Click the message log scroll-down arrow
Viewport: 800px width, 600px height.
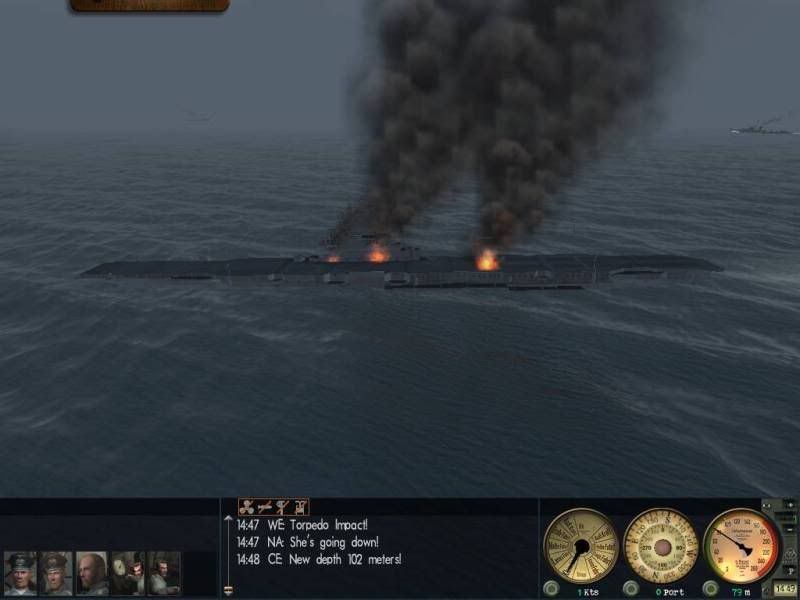tap(228, 590)
